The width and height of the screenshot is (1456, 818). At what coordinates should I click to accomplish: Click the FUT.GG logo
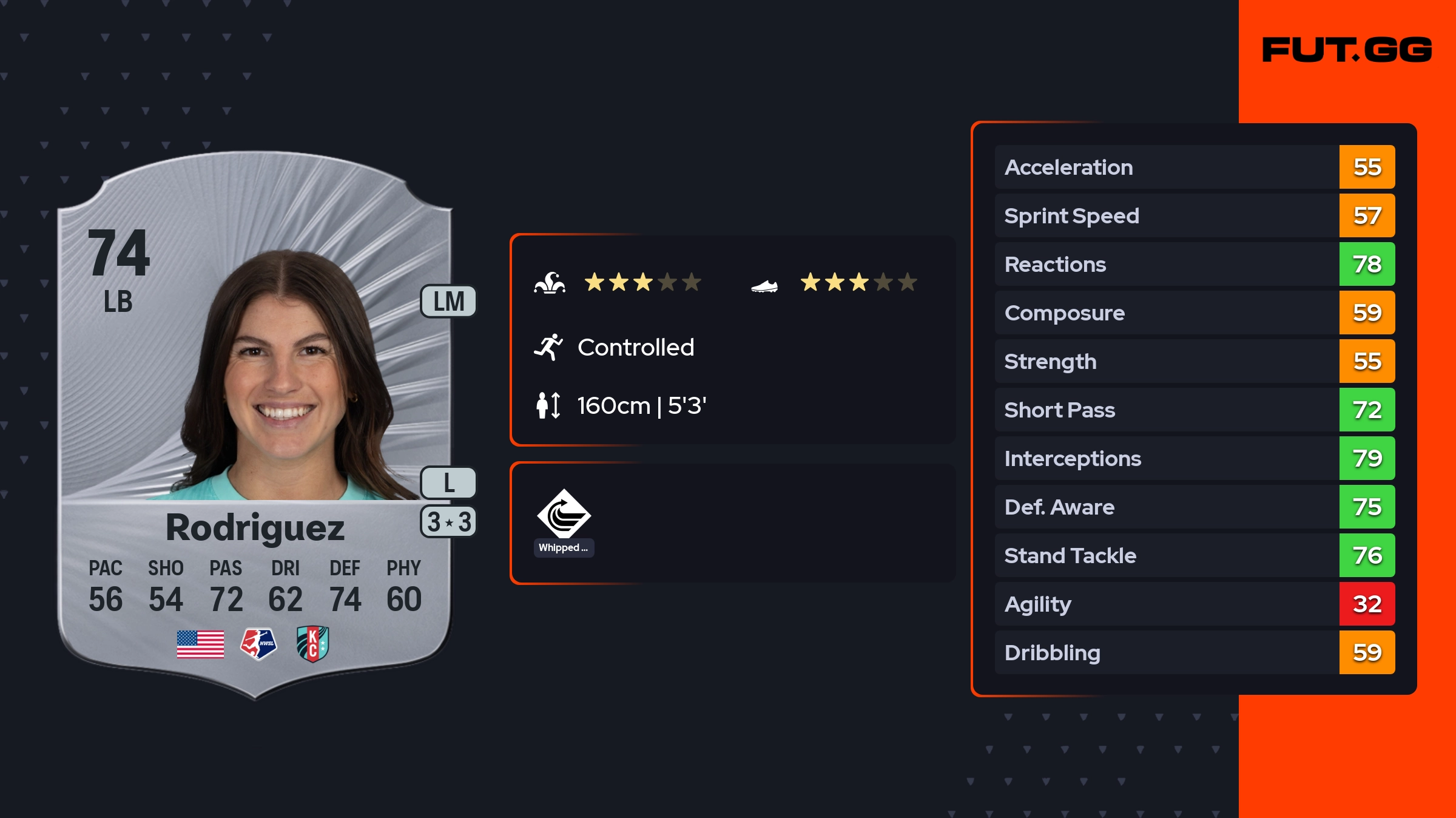(1347, 50)
